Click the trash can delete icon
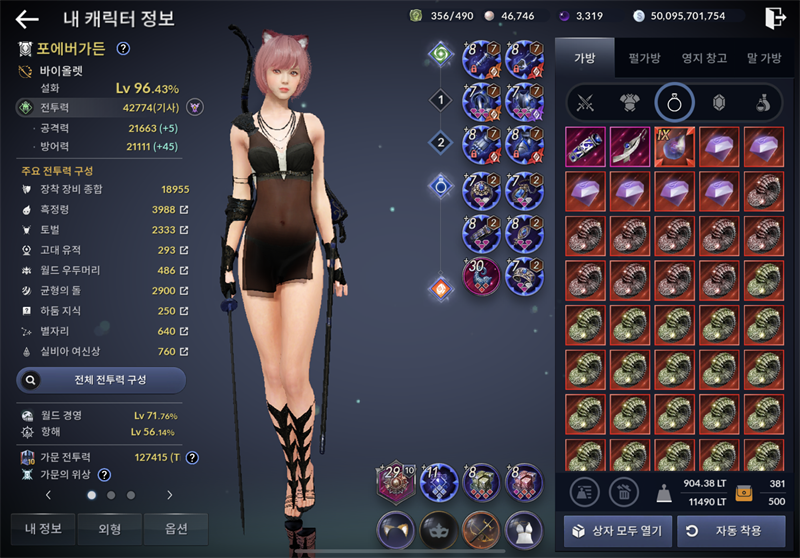 (x=622, y=490)
